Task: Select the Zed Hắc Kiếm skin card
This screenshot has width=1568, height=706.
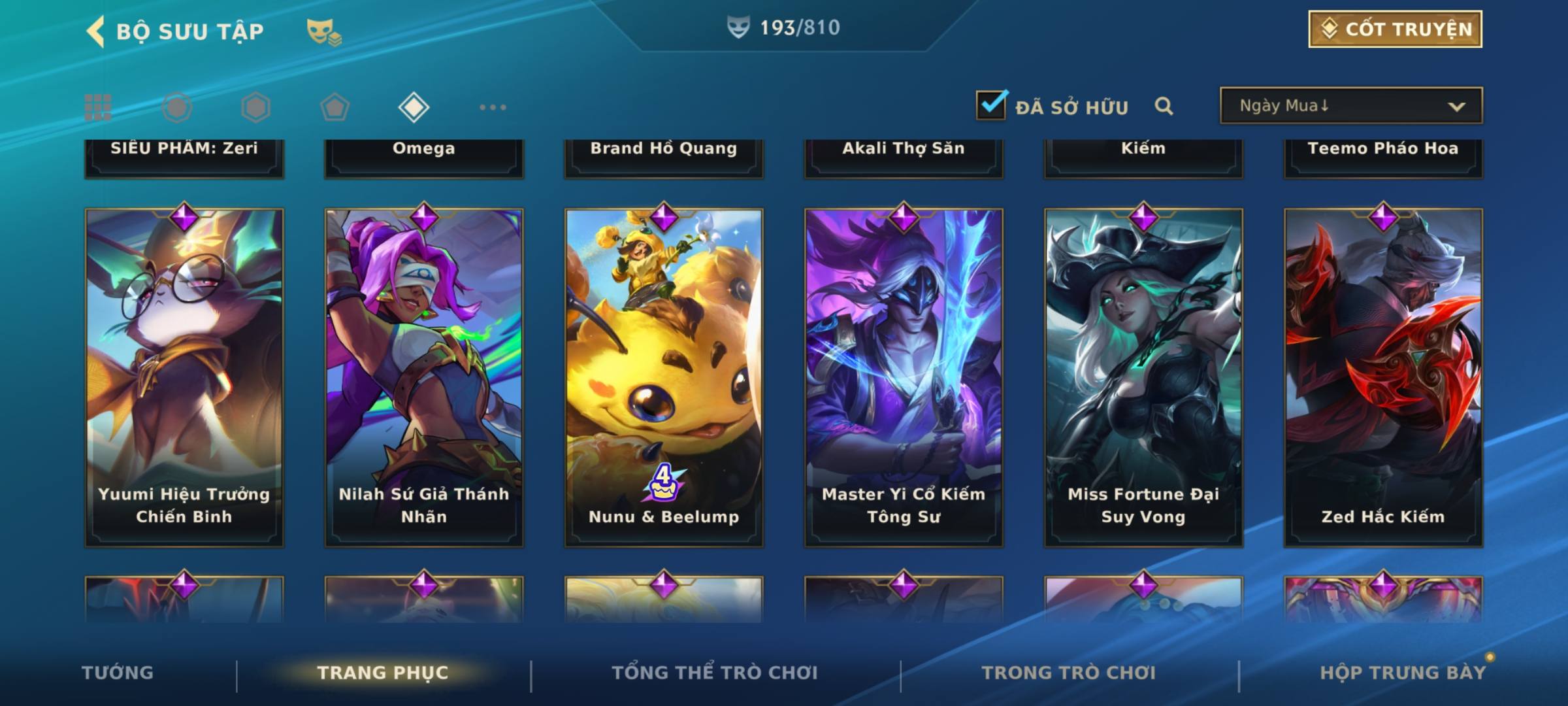Action: [x=1383, y=377]
